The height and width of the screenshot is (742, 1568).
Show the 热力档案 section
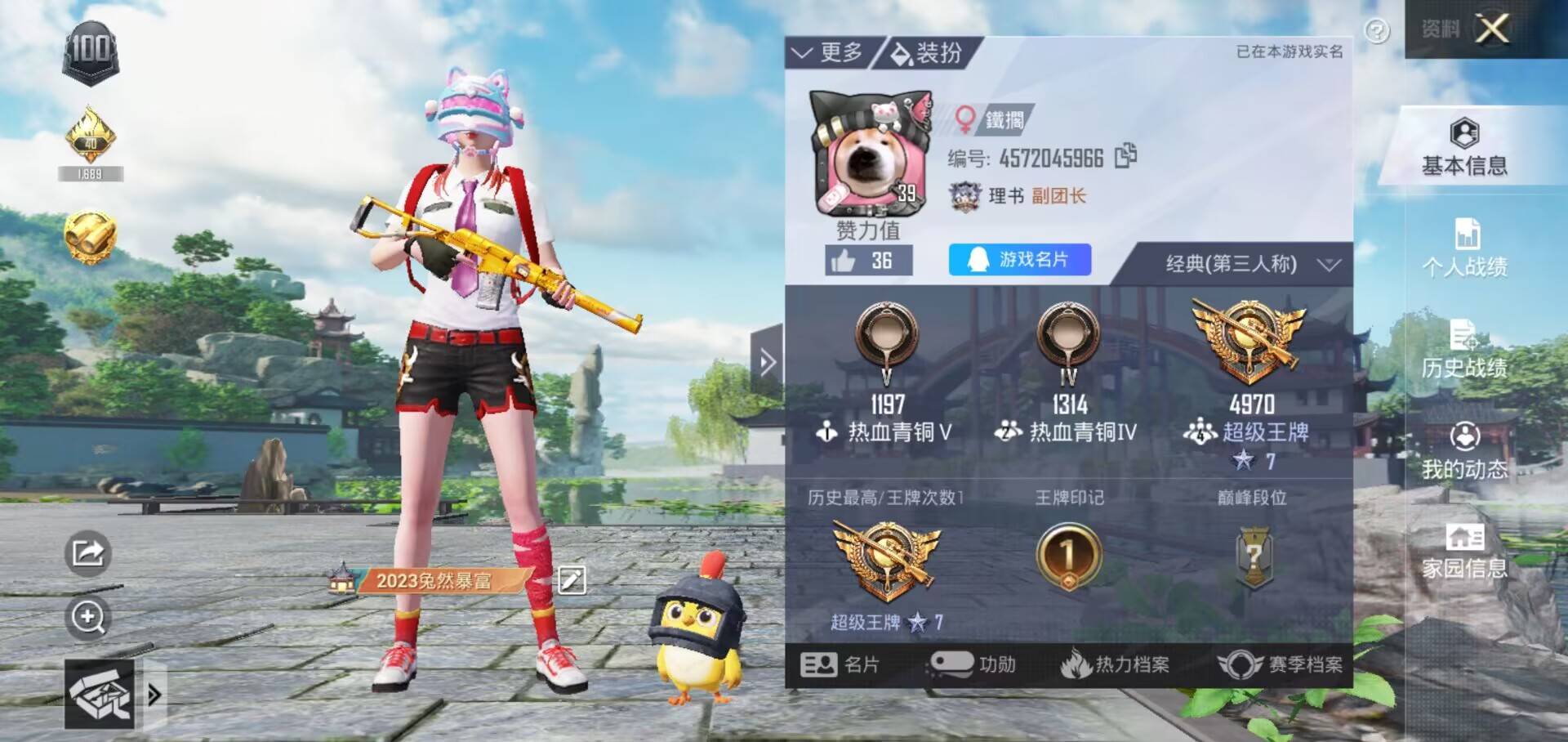[1116, 664]
